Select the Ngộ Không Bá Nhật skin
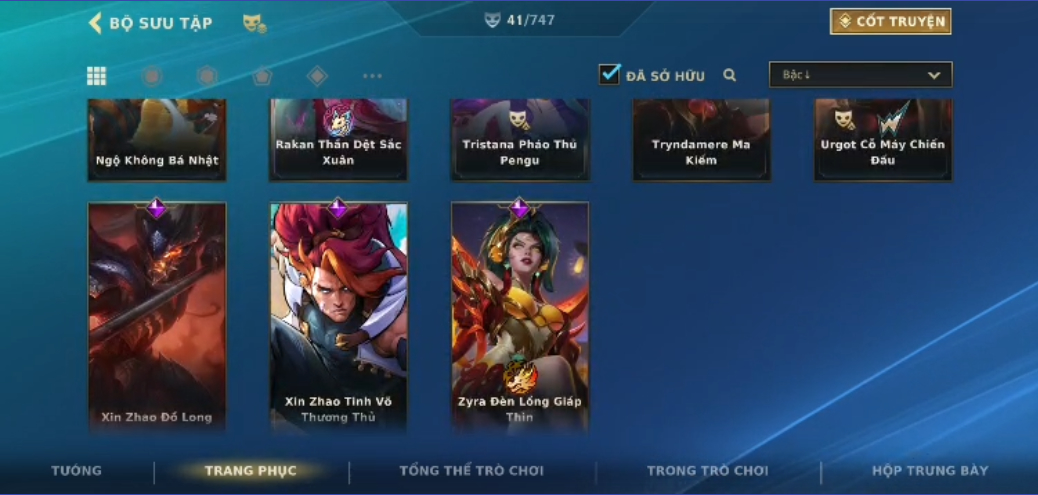Viewport: 1038px width, 495px height. click(x=157, y=140)
